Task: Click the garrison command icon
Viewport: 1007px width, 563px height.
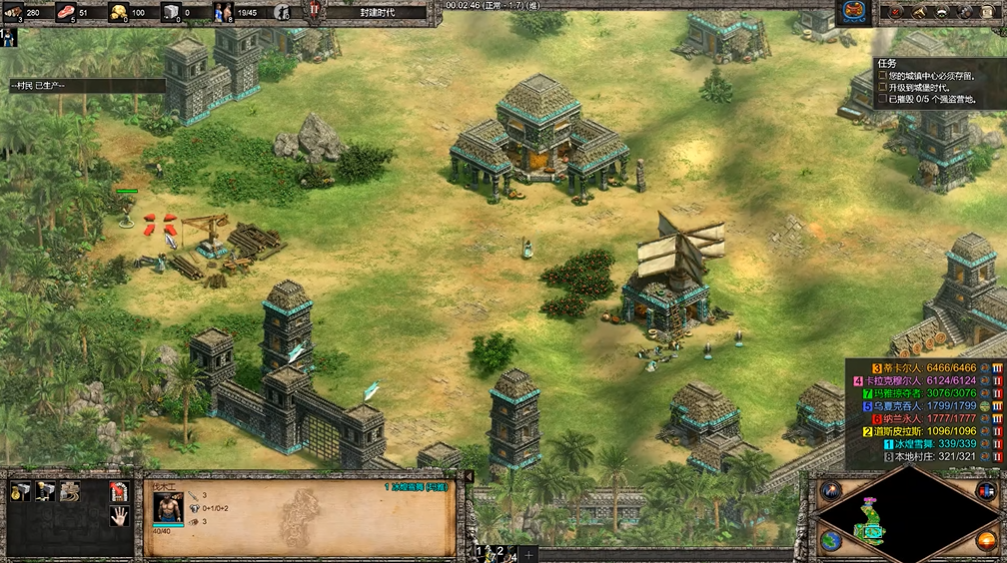Action: 119,491
